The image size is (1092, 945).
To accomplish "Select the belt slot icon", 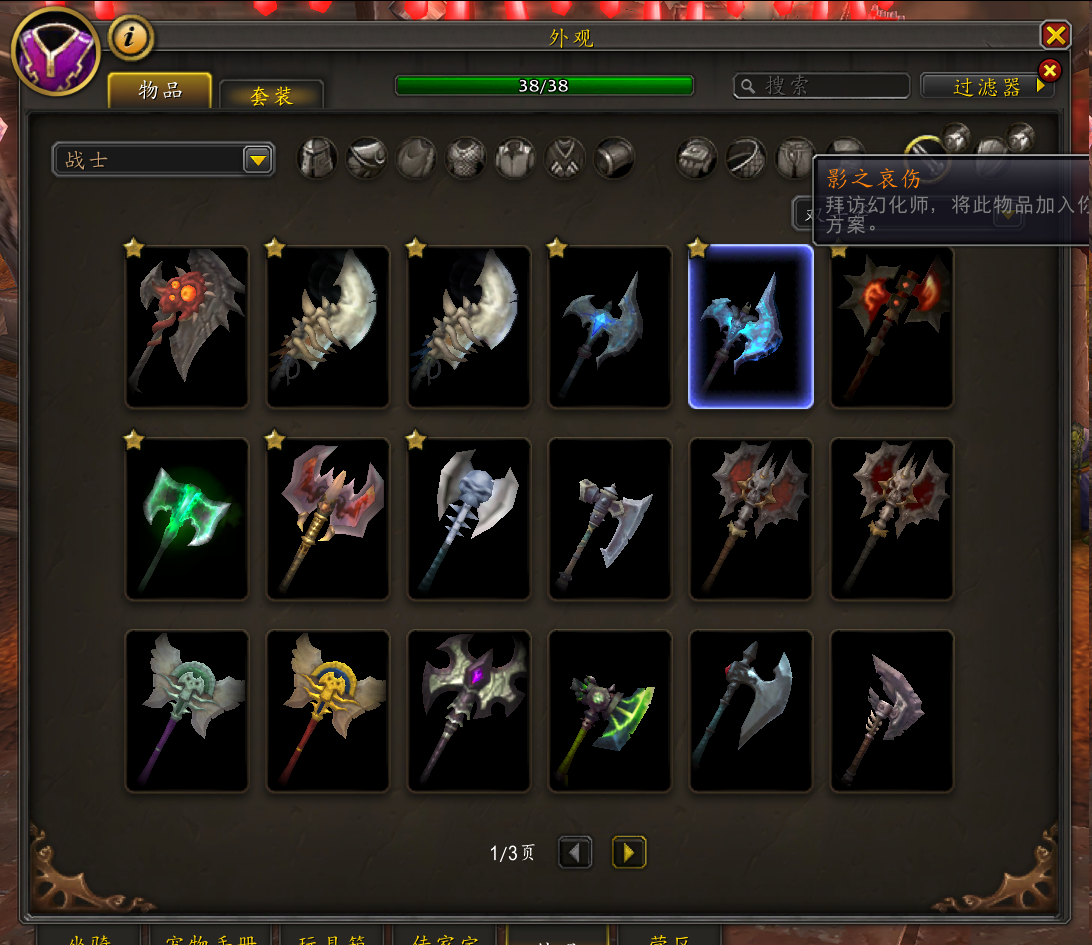I will [746, 157].
